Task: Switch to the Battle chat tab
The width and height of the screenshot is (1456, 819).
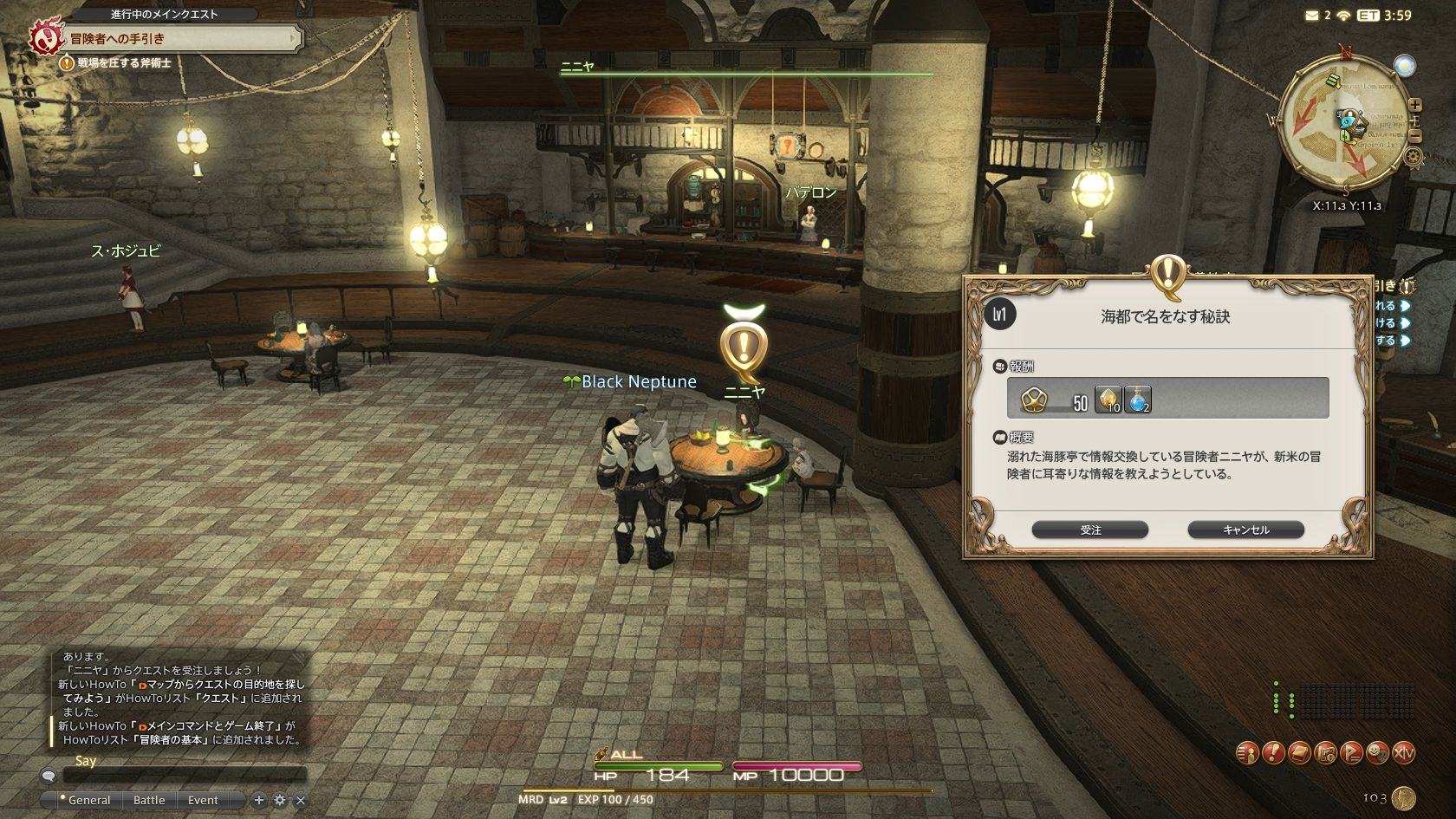Action: click(x=149, y=800)
